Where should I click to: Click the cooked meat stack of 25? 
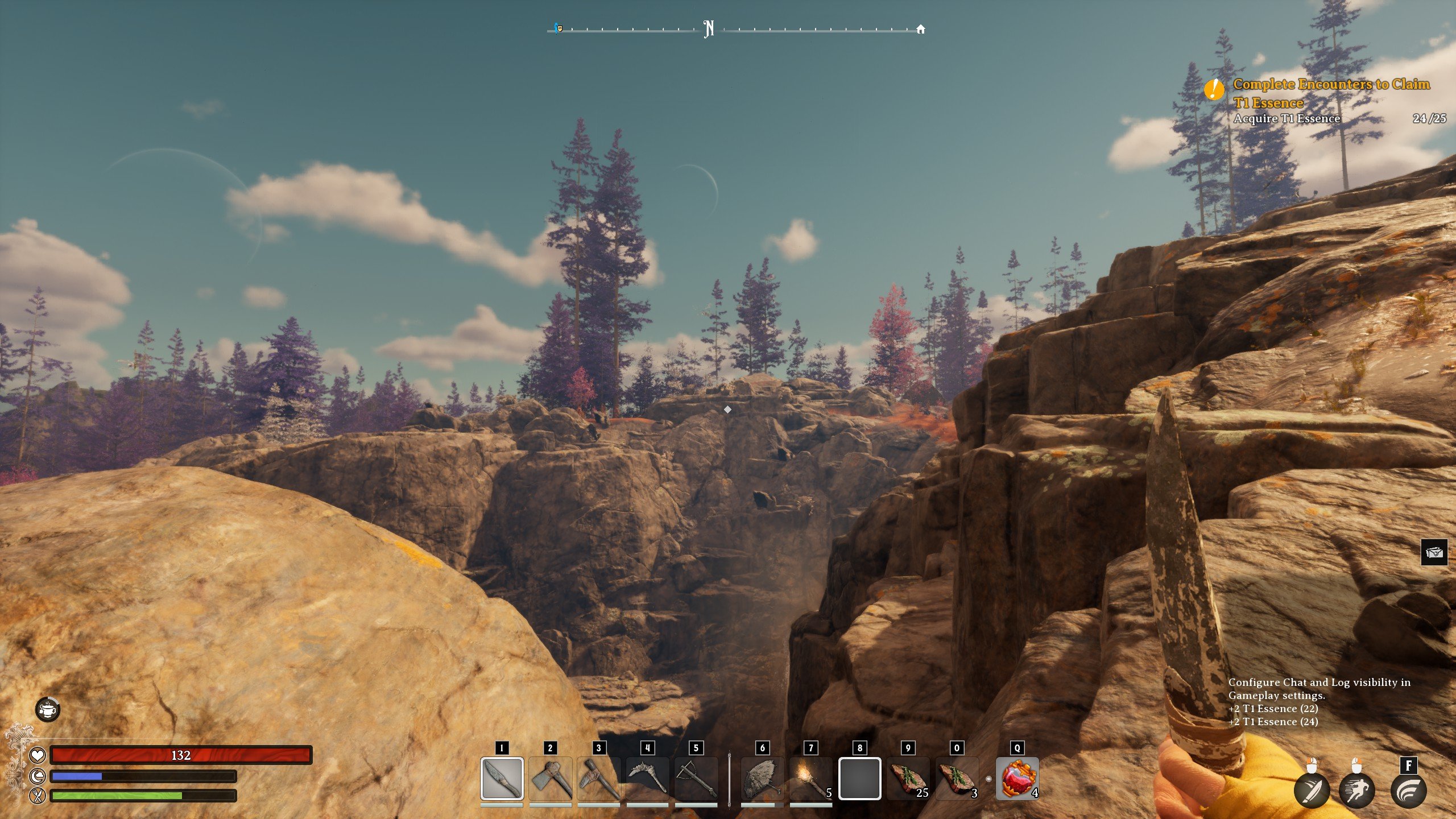tap(908, 778)
